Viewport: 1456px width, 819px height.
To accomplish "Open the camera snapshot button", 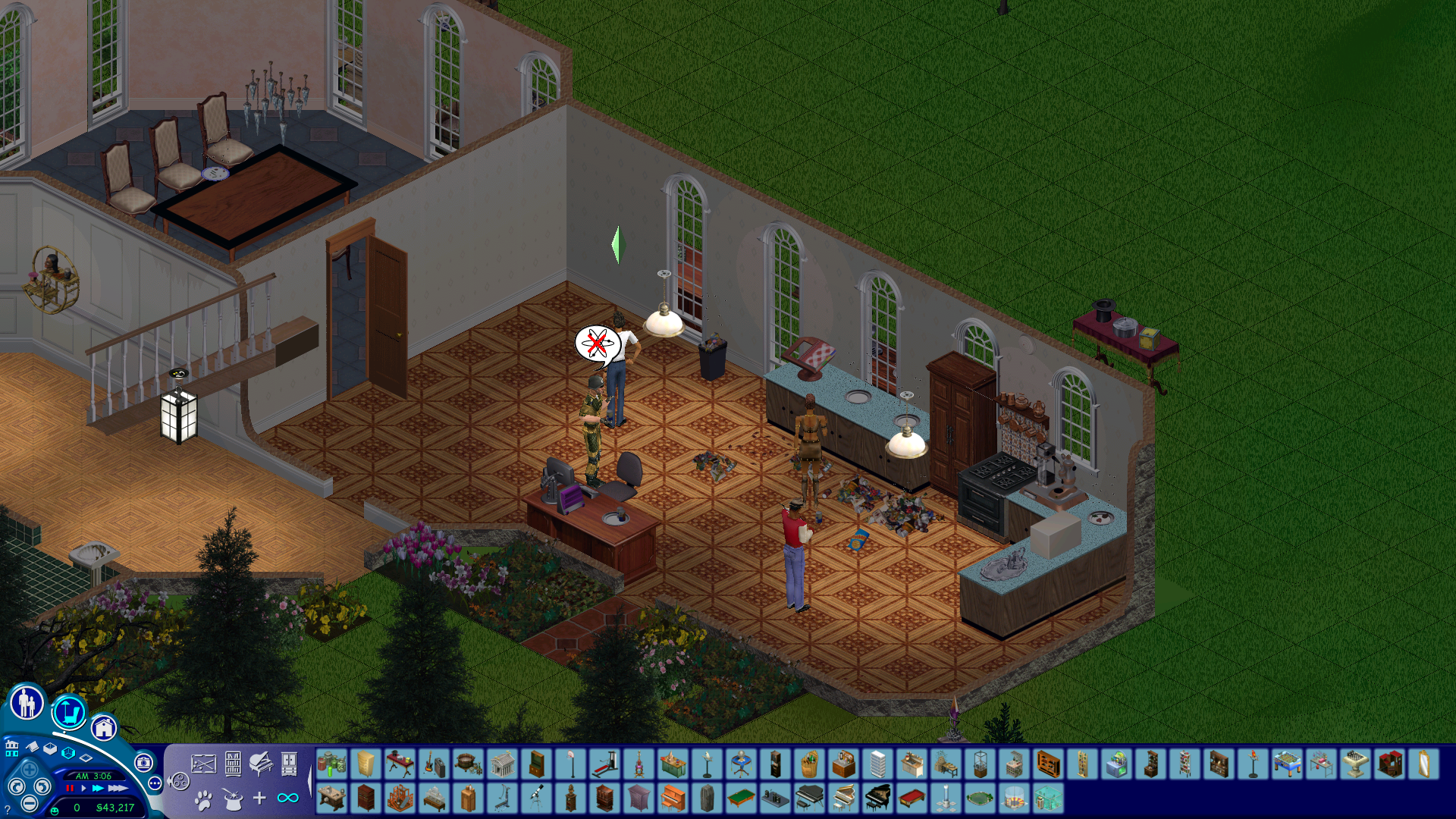I will 143,763.
